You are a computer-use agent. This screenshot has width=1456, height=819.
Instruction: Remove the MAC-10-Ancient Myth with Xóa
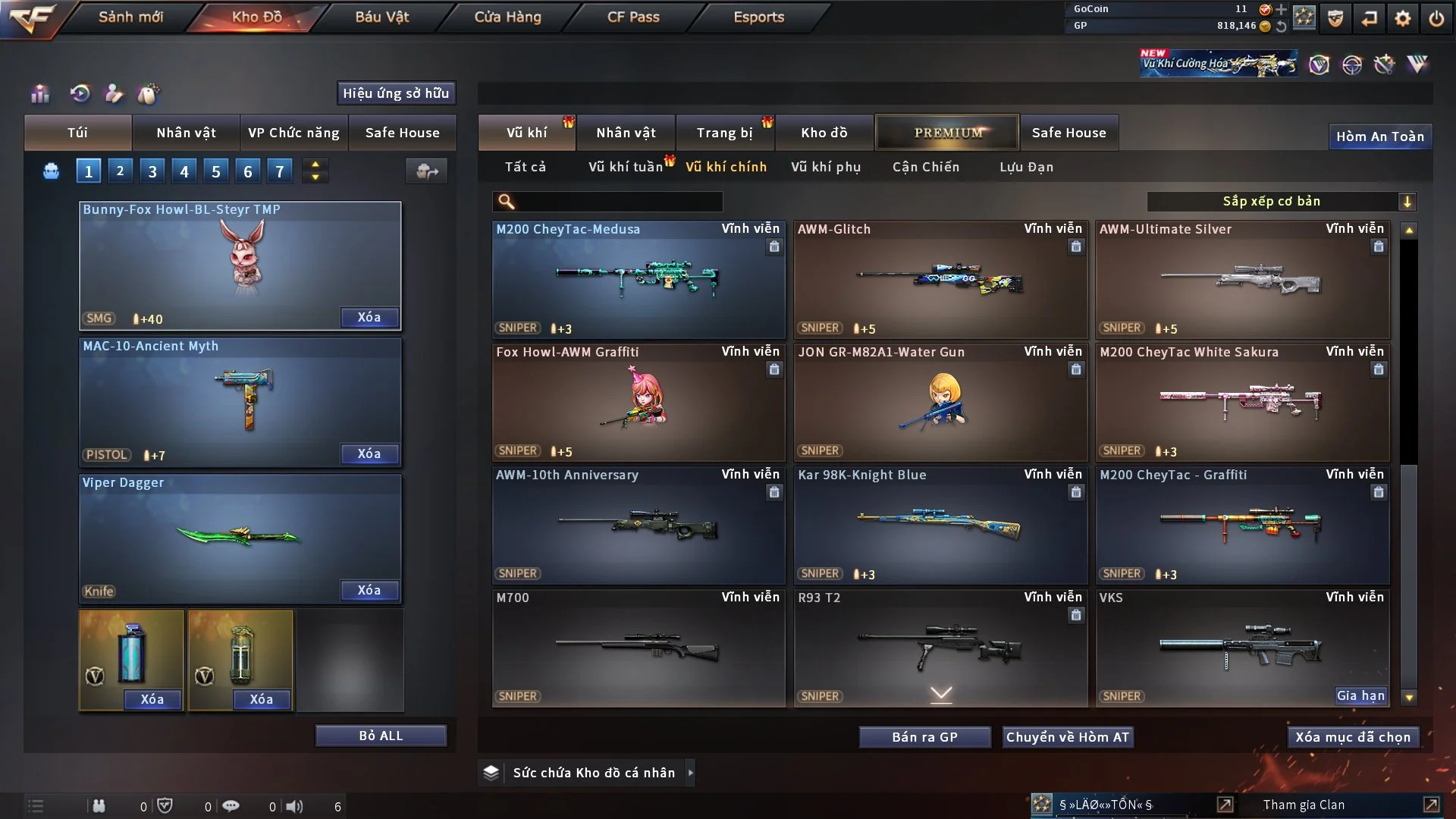pyautogui.click(x=369, y=453)
